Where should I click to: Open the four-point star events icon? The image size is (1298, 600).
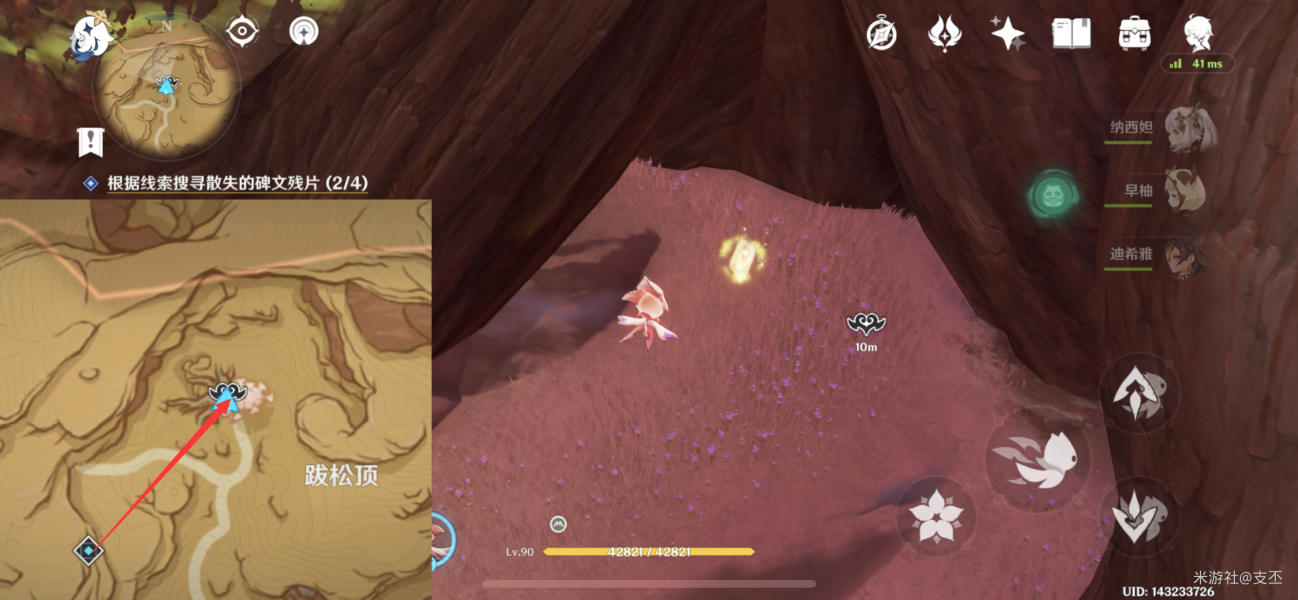(1007, 34)
